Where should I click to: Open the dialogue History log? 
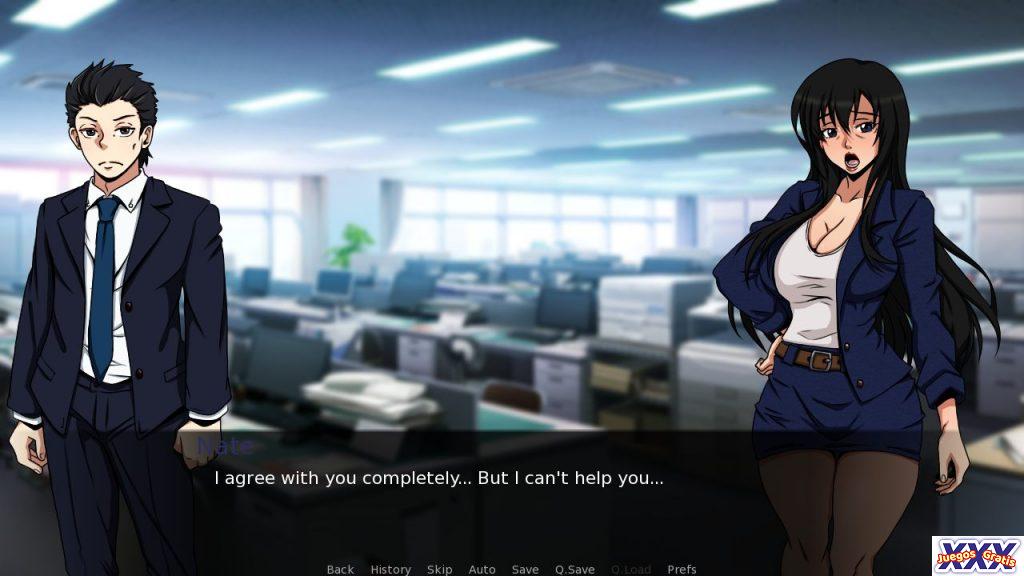[x=390, y=569]
